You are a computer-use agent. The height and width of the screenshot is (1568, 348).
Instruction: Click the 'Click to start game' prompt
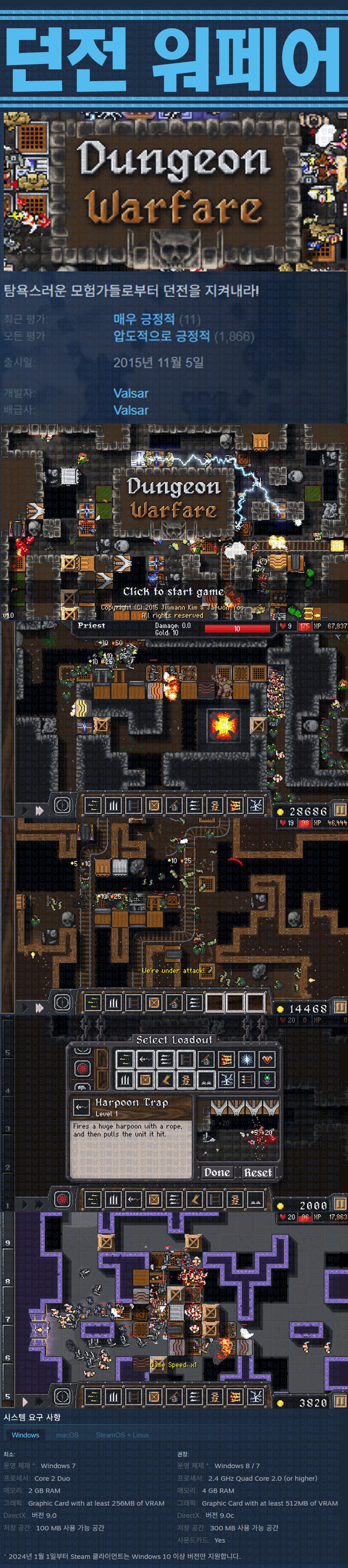tap(174, 591)
